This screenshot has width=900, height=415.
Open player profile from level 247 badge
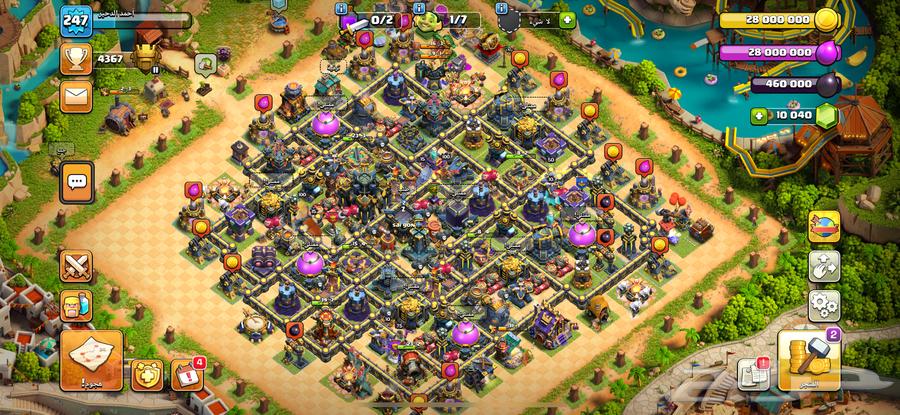point(76,19)
